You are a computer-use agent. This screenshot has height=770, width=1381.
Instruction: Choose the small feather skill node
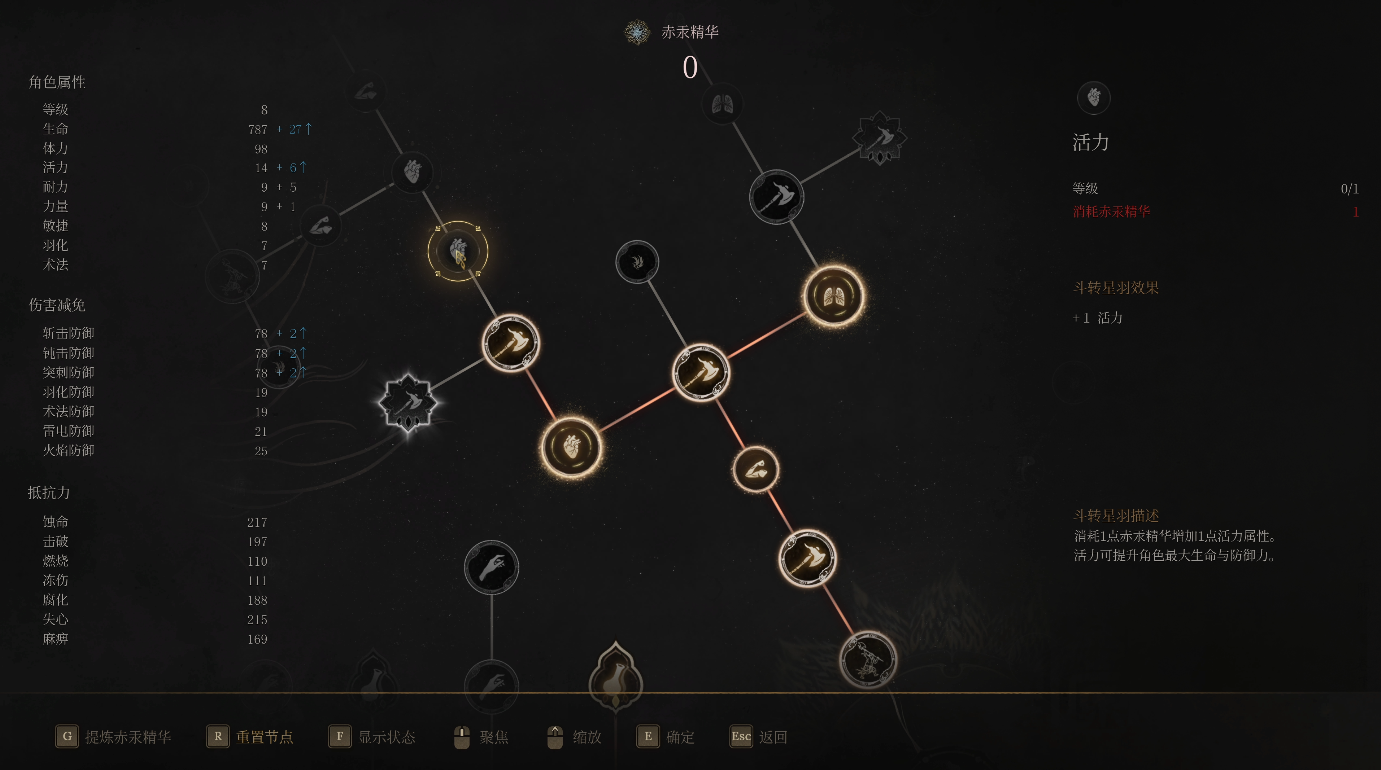(637, 262)
